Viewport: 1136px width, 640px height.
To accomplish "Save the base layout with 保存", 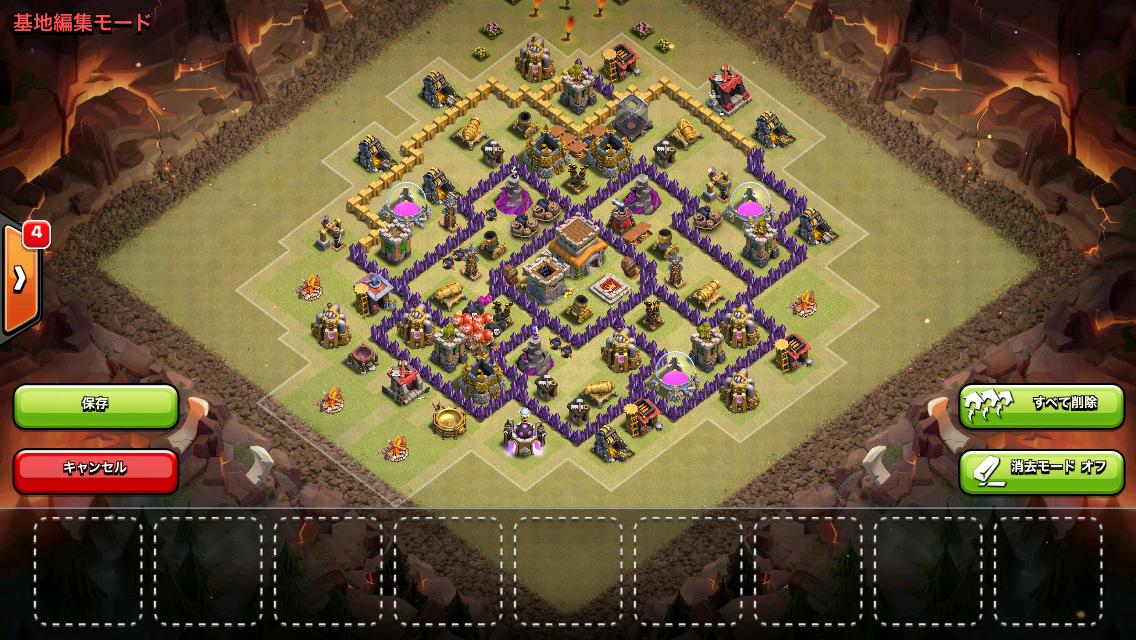I will click(96, 405).
